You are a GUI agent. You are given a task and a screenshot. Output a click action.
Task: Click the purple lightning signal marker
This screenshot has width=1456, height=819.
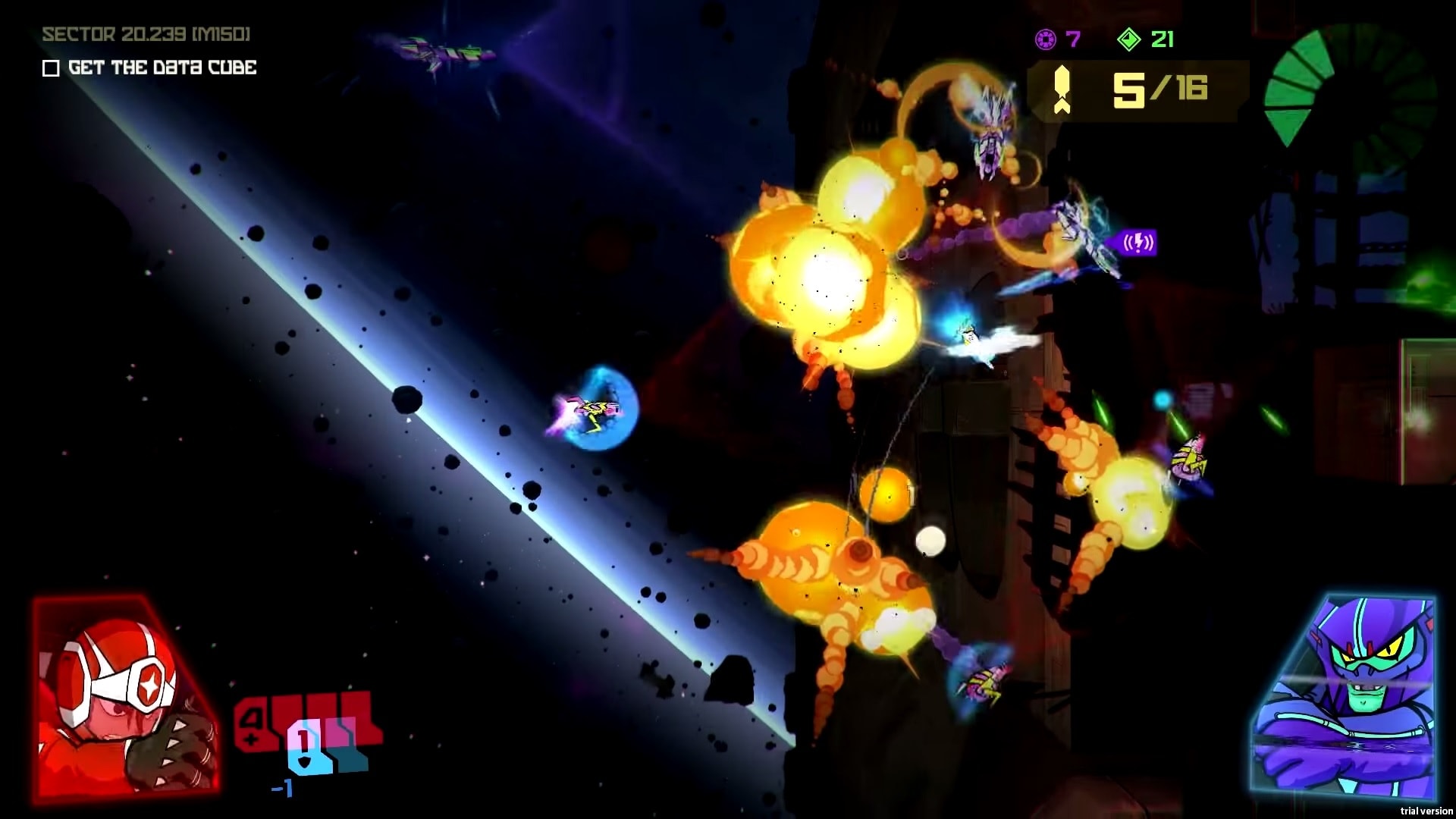(x=1137, y=243)
